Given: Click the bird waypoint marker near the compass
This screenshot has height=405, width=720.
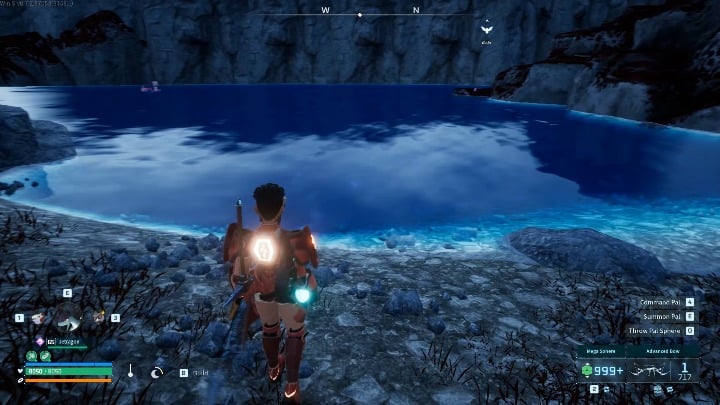Looking at the screenshot, I should (486, 29).
